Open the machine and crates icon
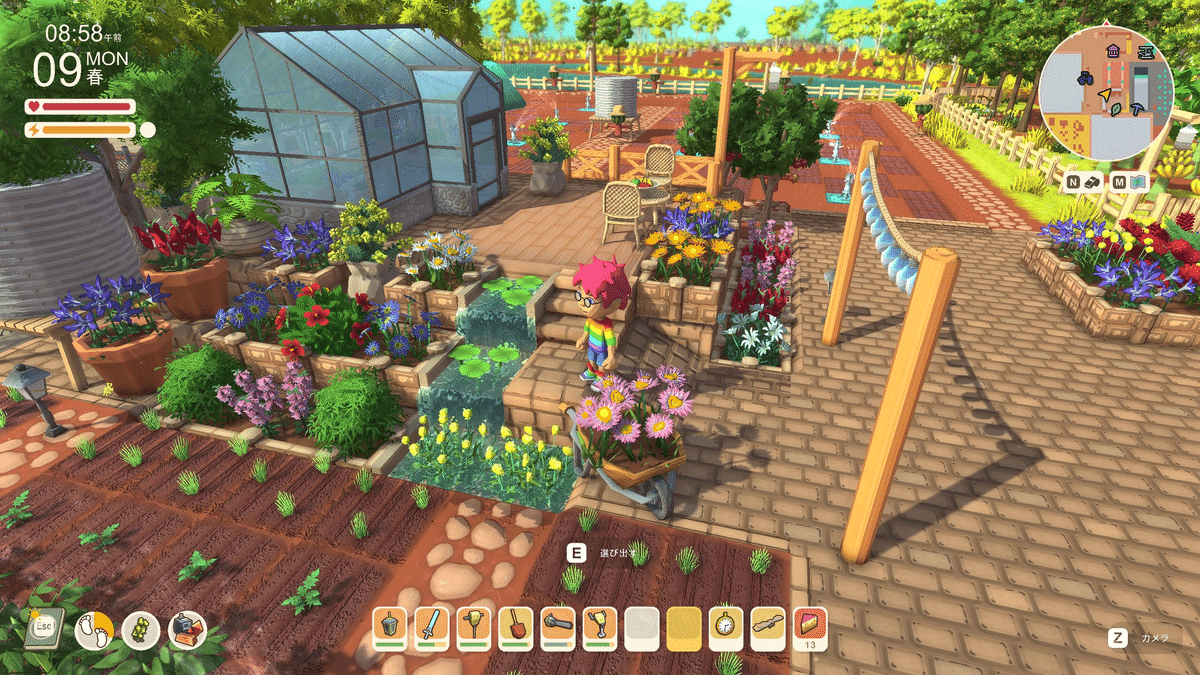 pos(187,630)
